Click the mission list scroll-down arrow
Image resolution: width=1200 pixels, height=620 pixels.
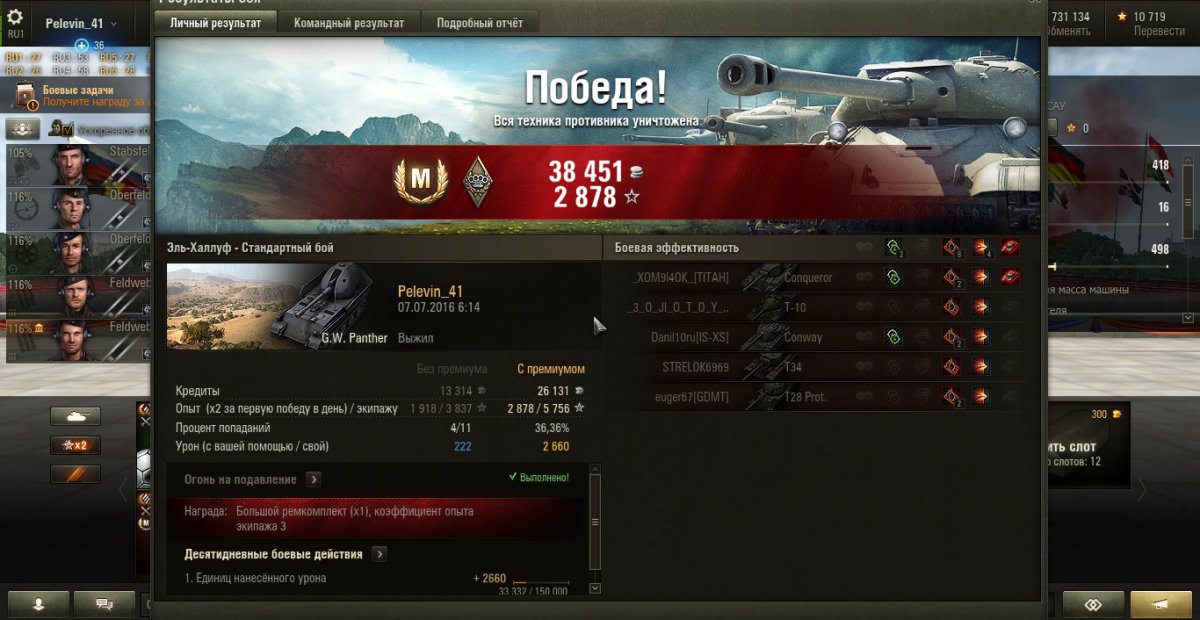[x=595, y=588]
